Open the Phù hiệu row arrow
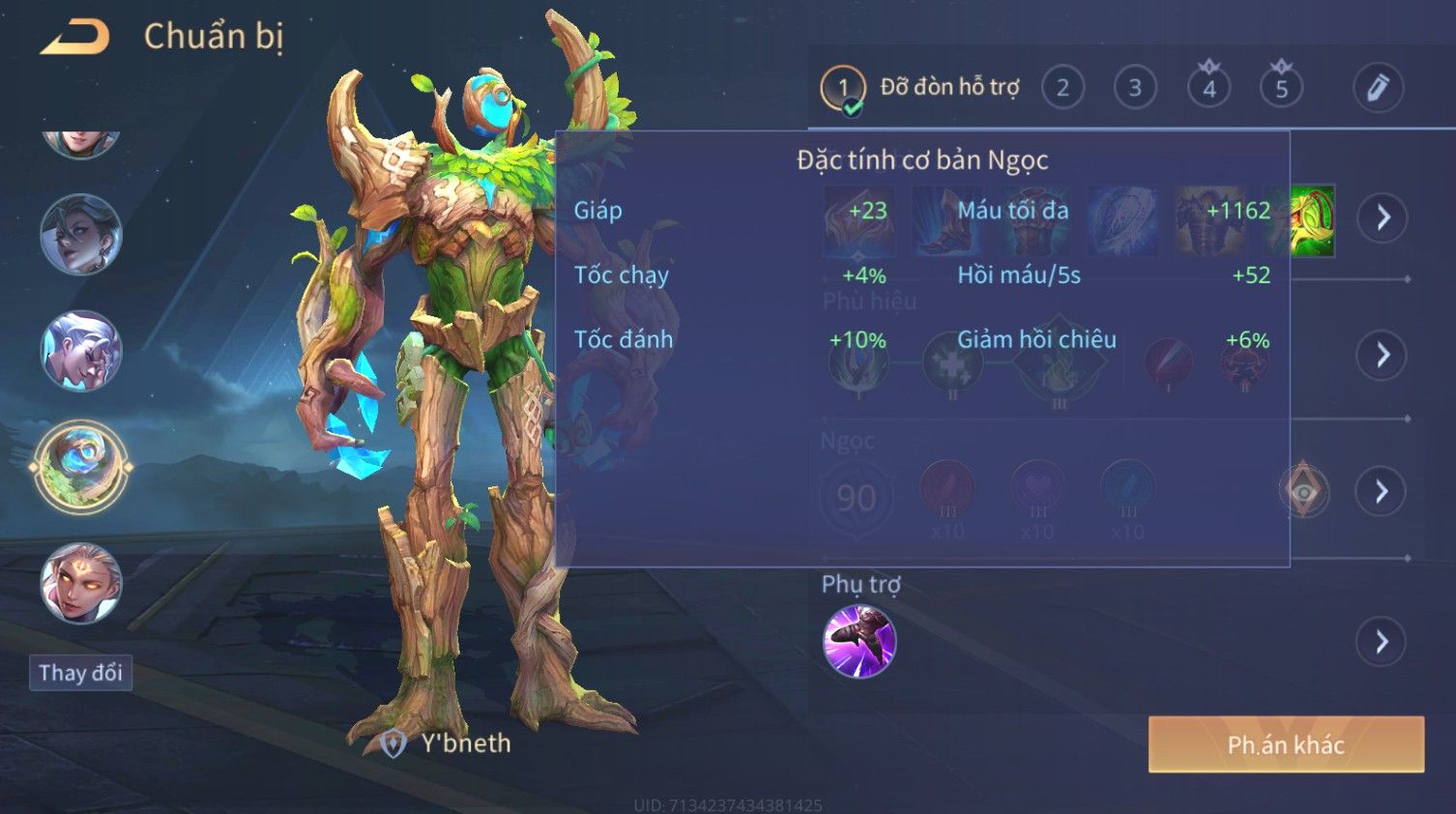The image size is (1456, 814). (1383, 355)
